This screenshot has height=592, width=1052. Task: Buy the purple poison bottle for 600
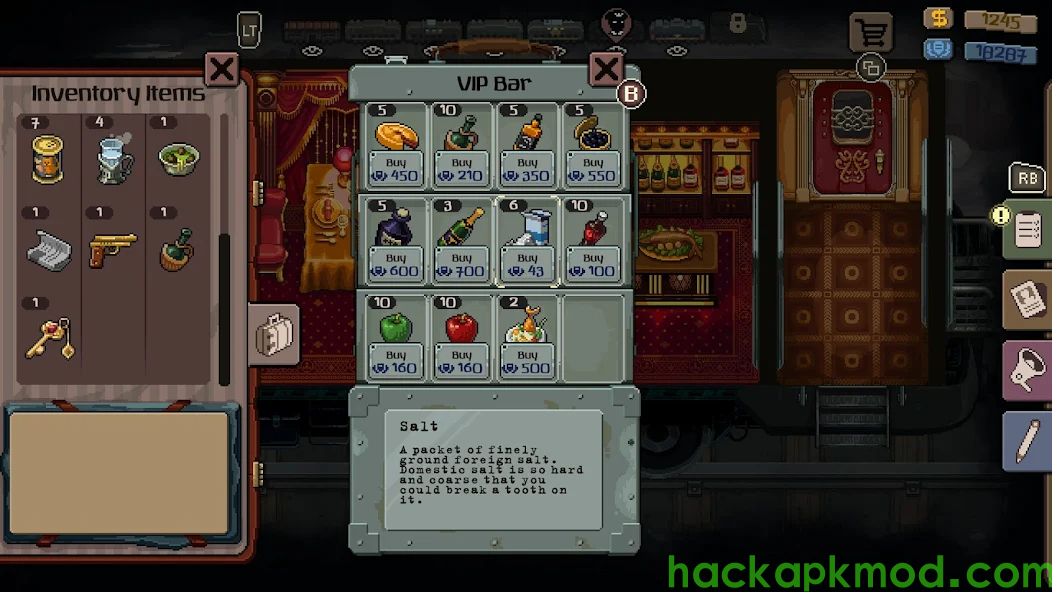point(396,265)
